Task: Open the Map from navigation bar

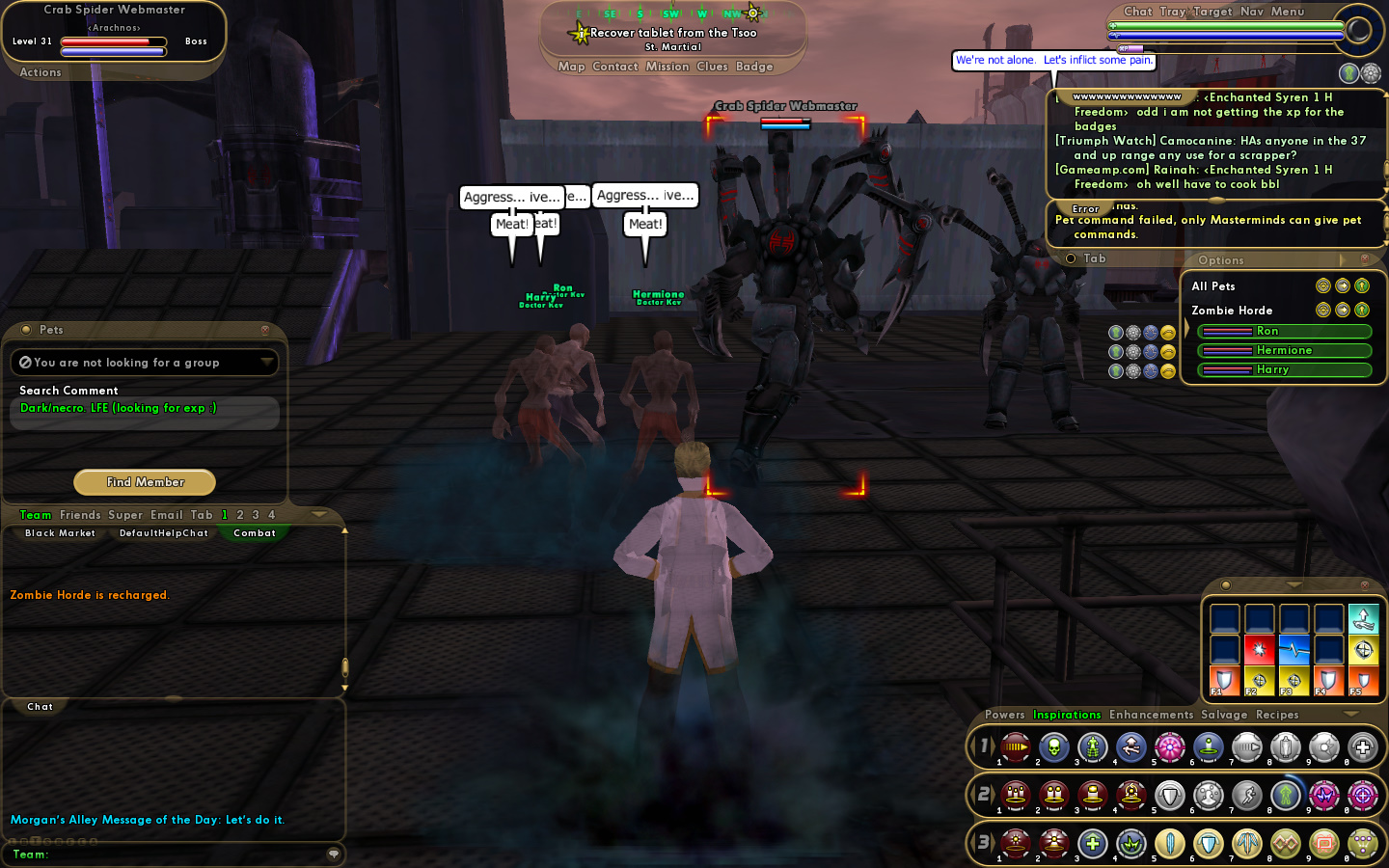Action: (571, 67)
